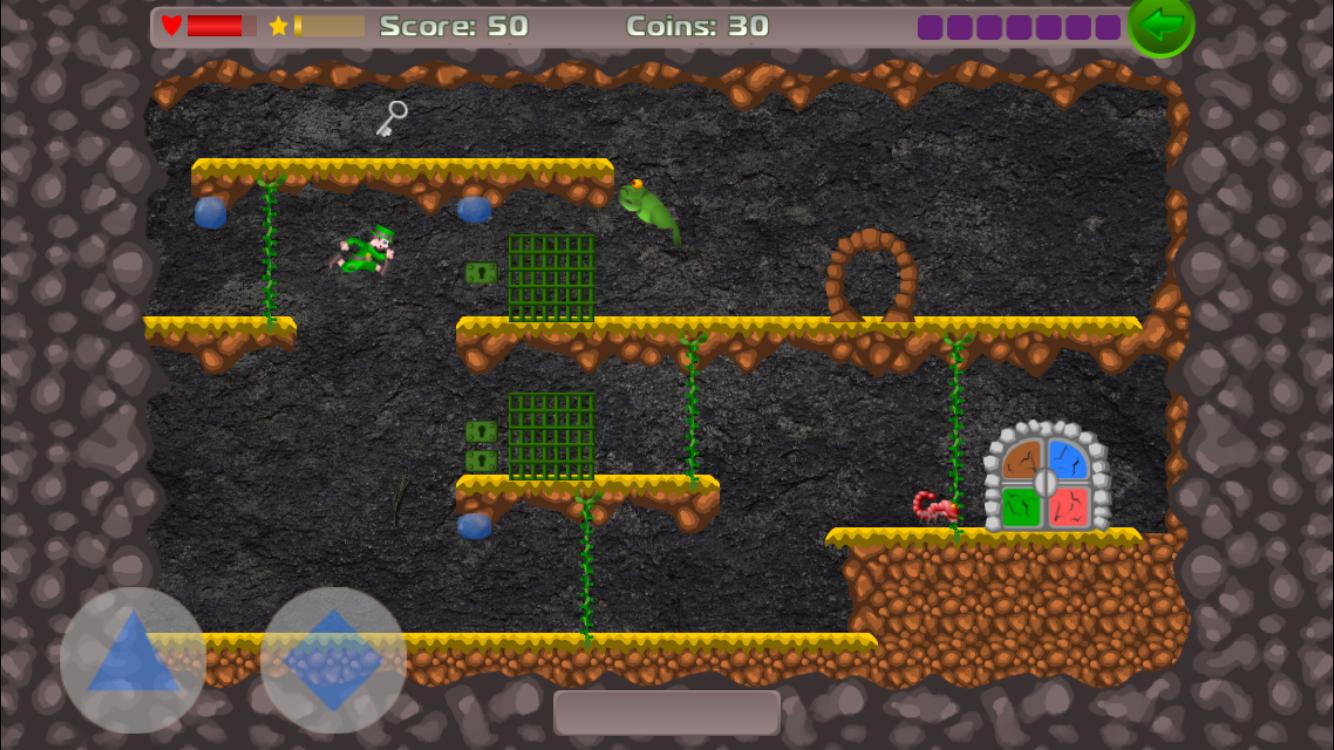The width and height of the screenshot is (1334, 750).
Task: Select the lower green padlock near the second cage
Action: click(479, 459)
